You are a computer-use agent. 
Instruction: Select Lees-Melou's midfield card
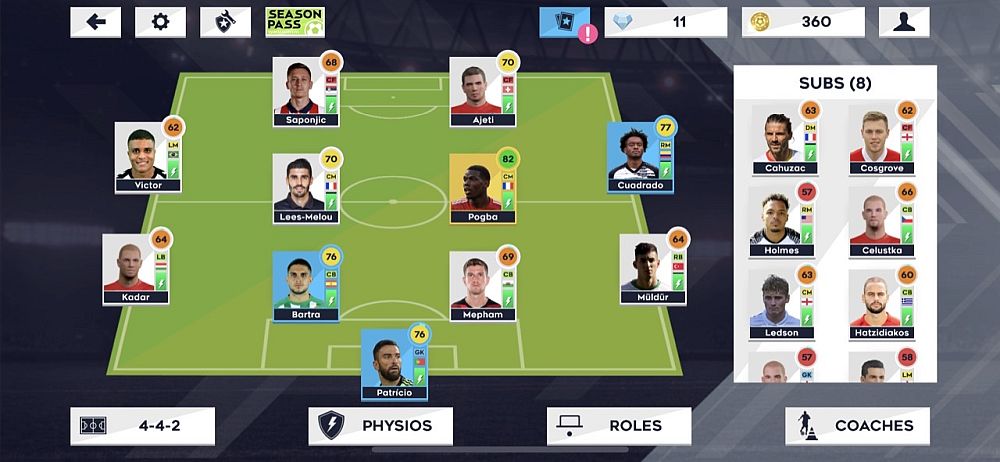pyautogui.click(x=306, y=188)
